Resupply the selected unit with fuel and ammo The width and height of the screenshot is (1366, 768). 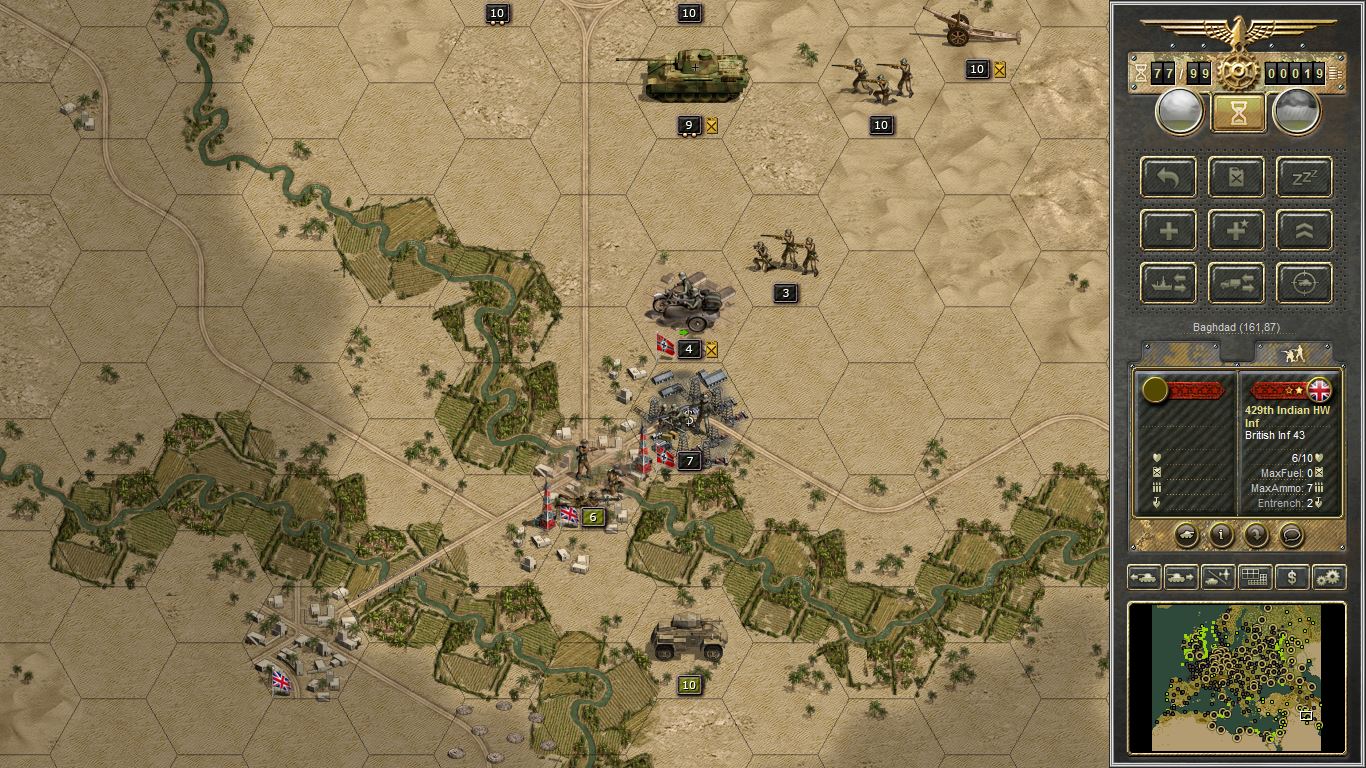coord(1236,177)
